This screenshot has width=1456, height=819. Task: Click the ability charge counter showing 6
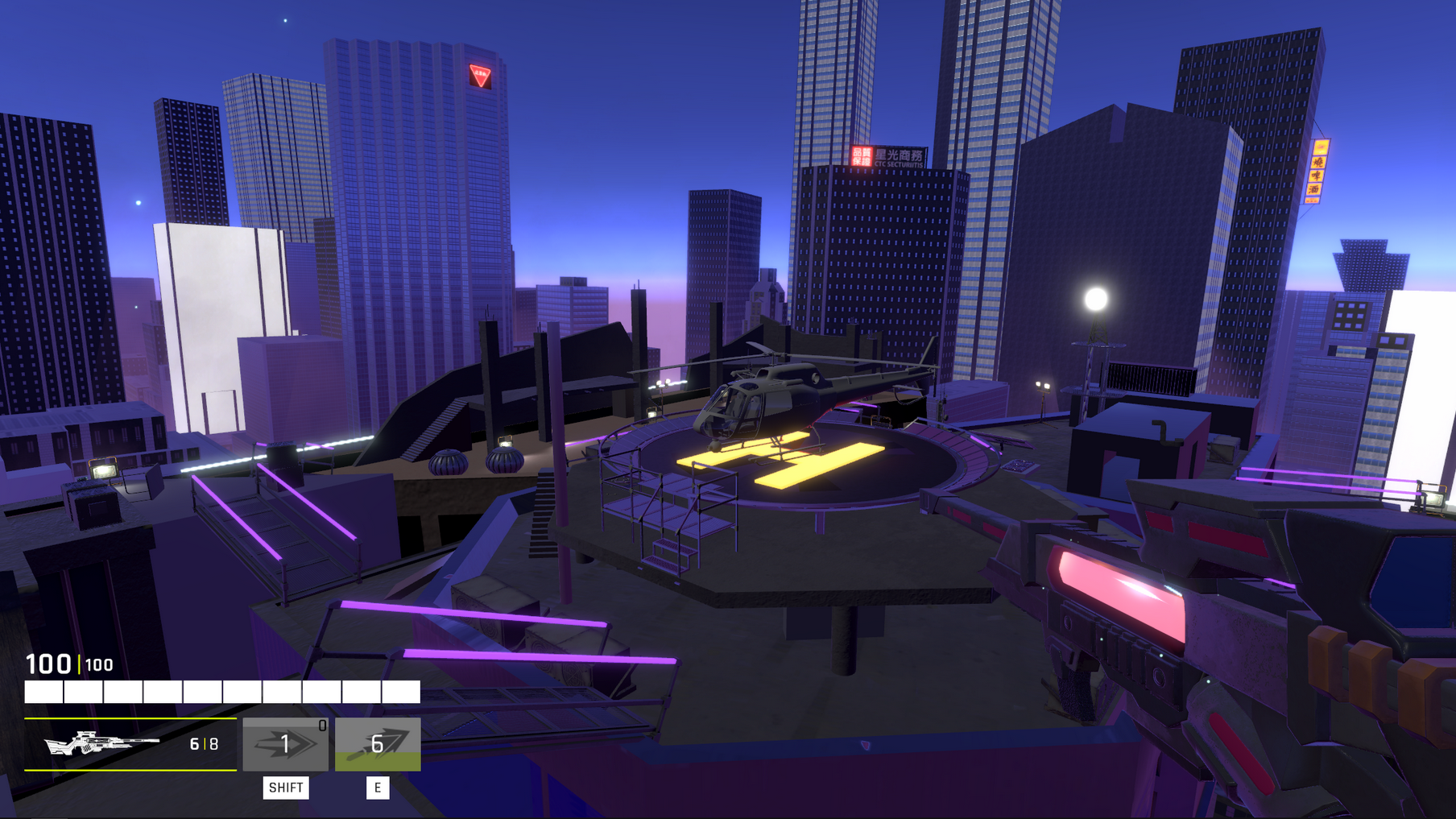coord(378,745)
